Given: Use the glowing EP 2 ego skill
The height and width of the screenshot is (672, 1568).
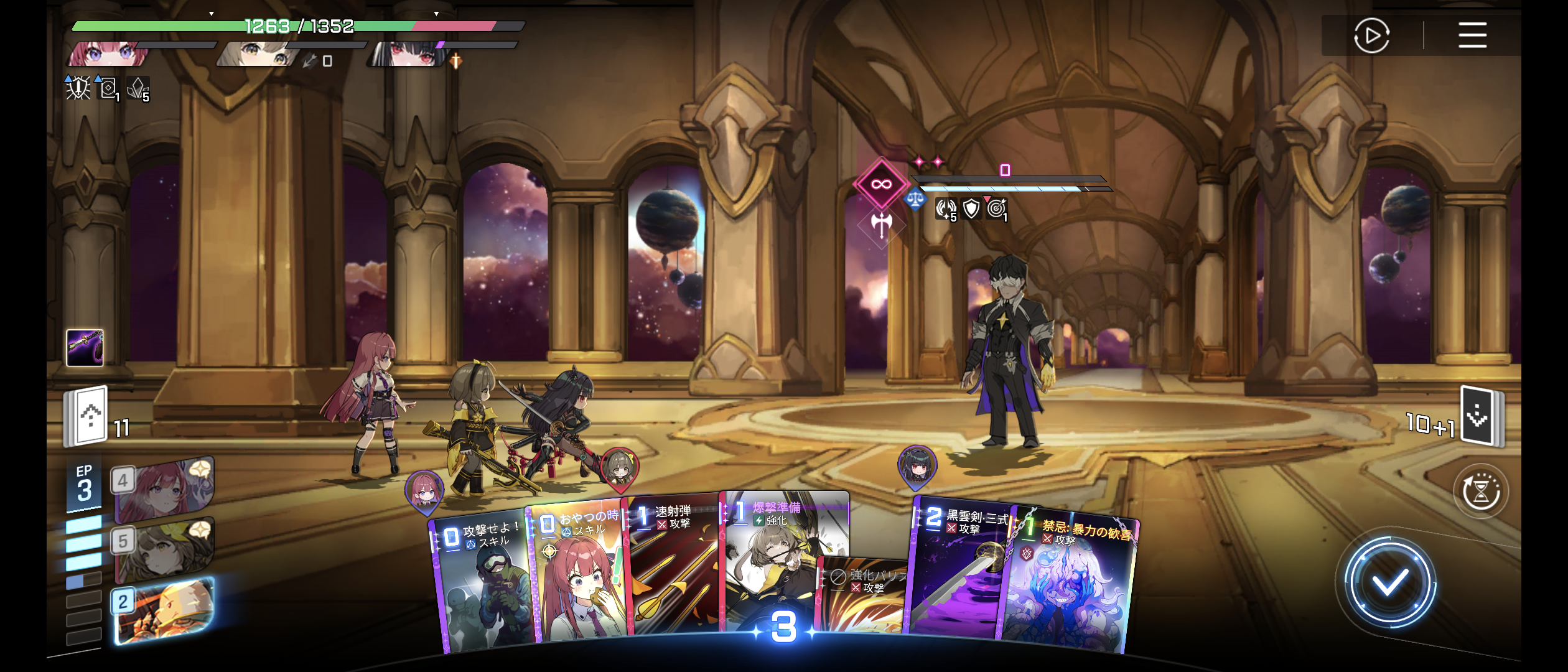Looking at the screenshot, I should coord(164,610).
